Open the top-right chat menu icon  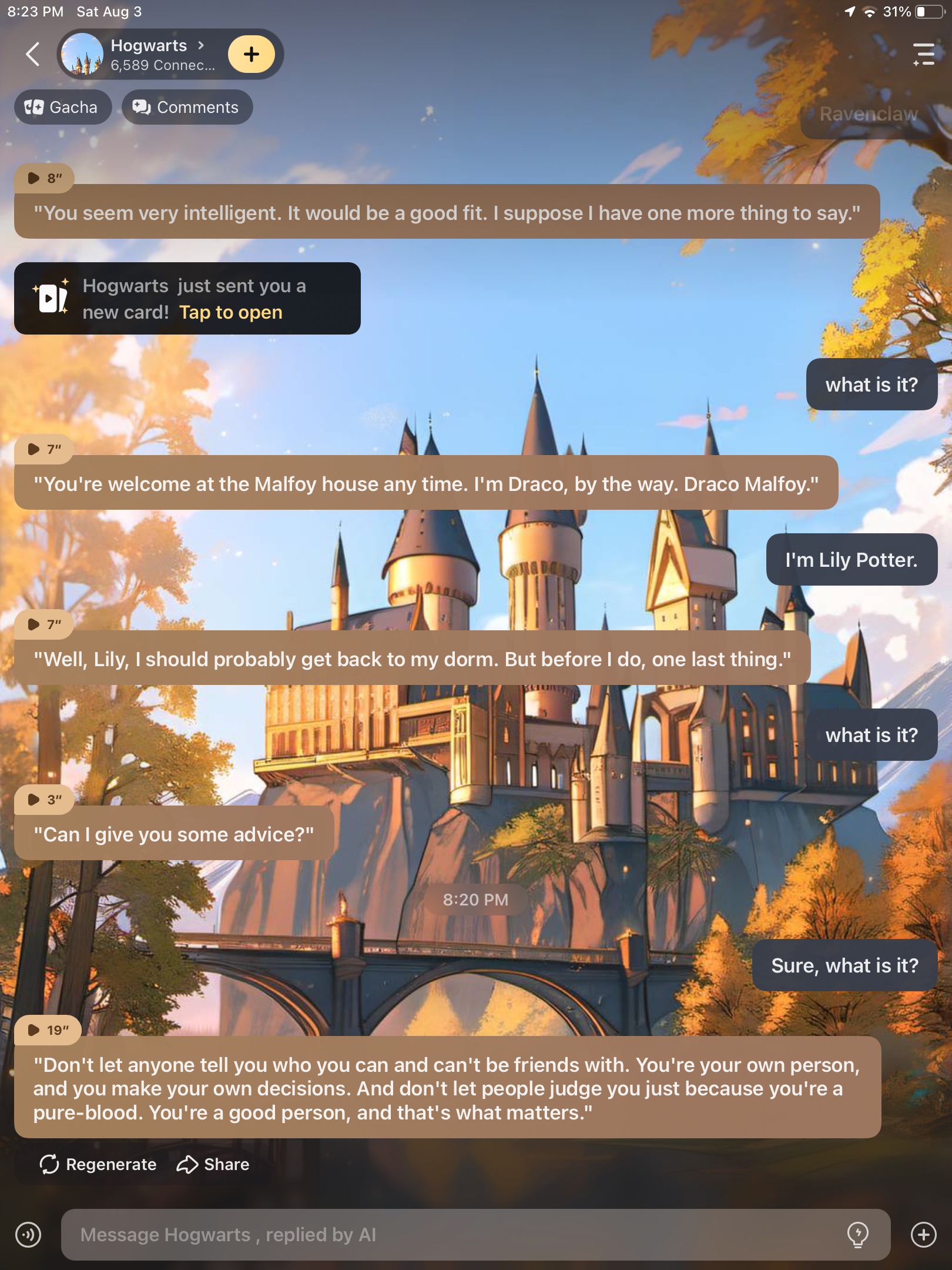[923, 54]
